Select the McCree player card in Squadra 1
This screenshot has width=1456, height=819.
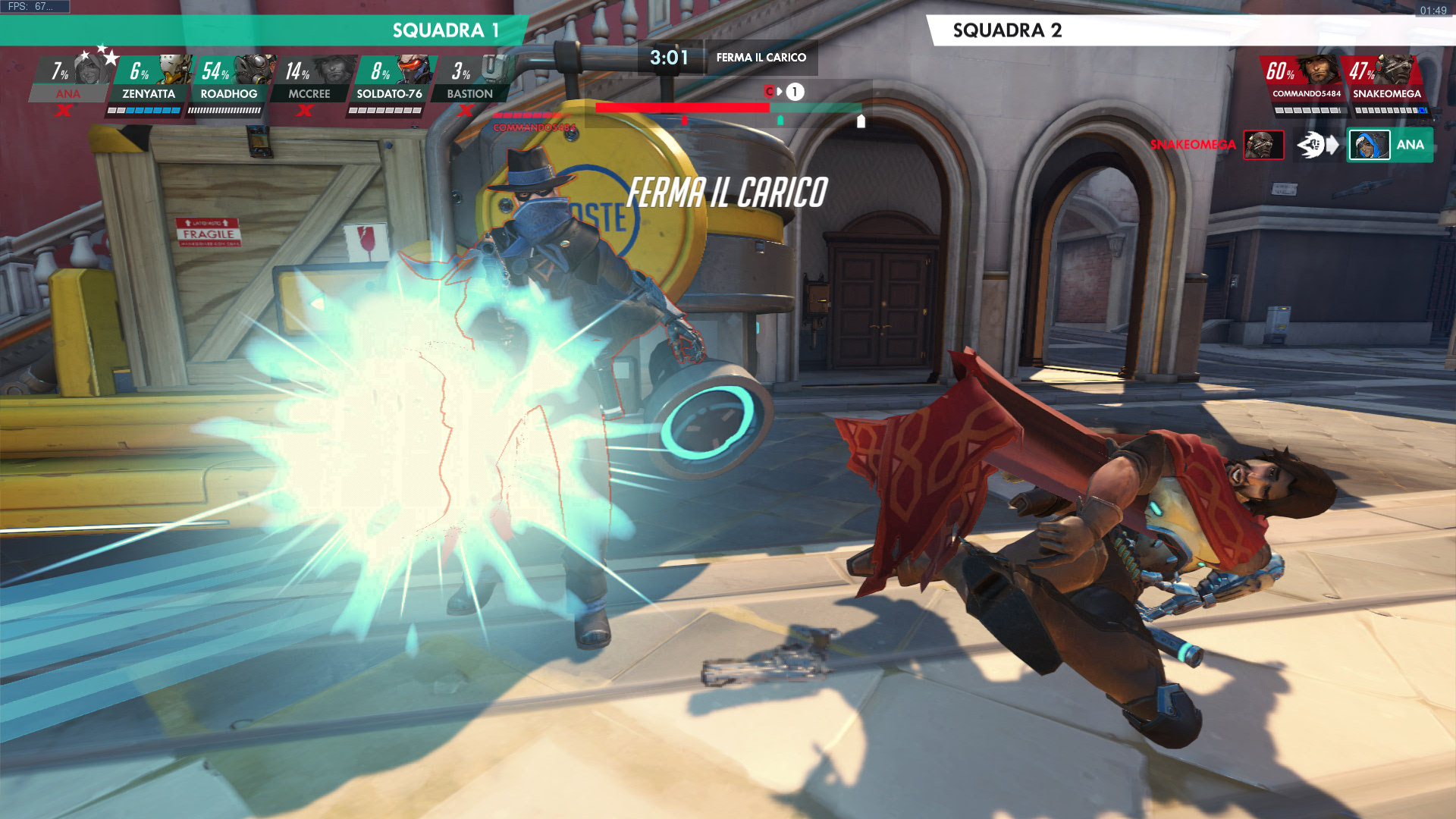(309, 80)
